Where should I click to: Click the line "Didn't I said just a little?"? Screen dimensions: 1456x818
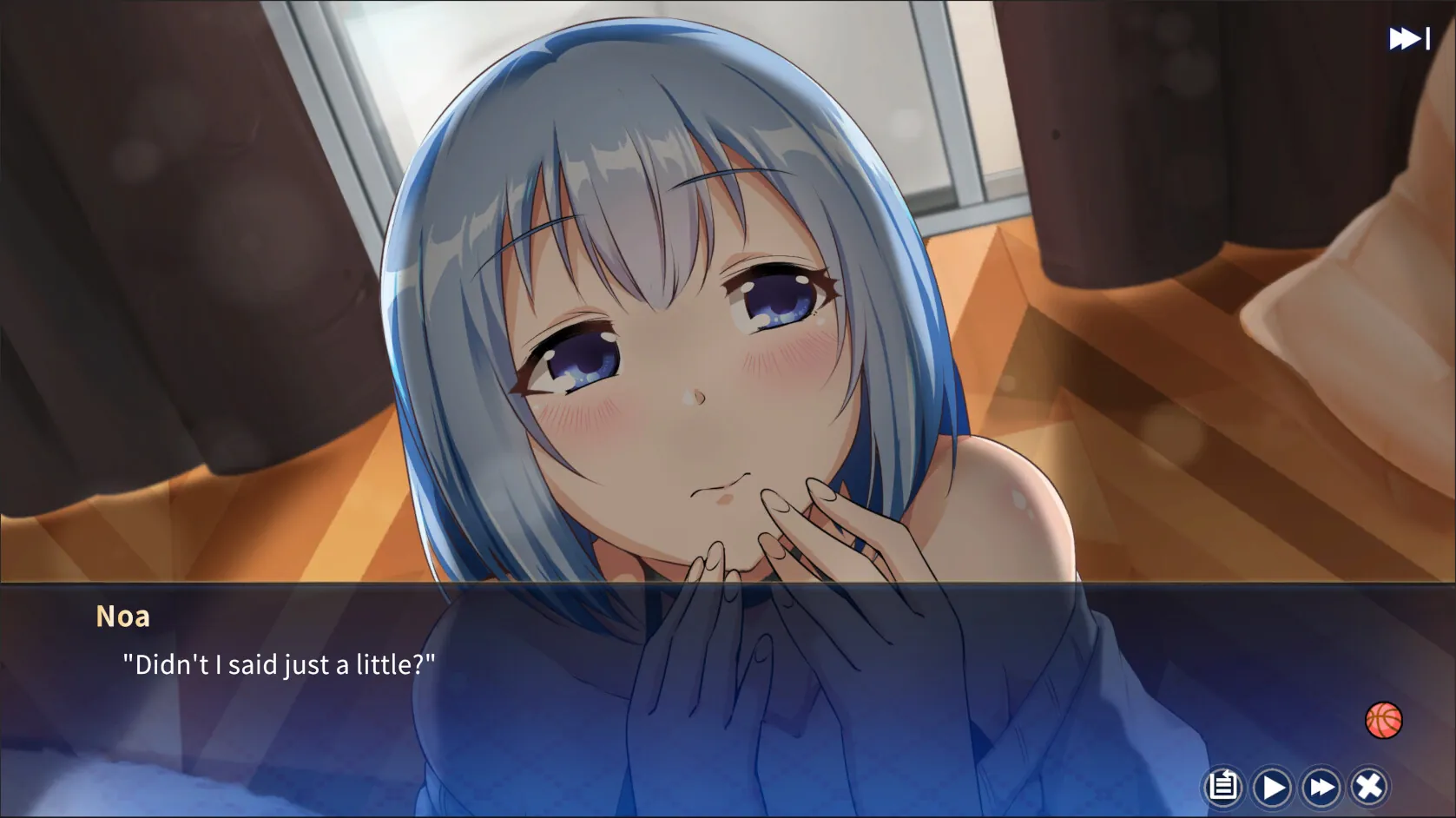[x=278, y=664]
